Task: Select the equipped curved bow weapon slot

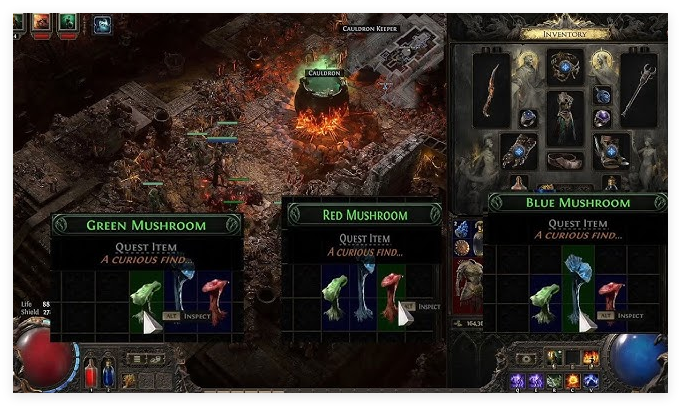Action: click(x=491, y=90)
